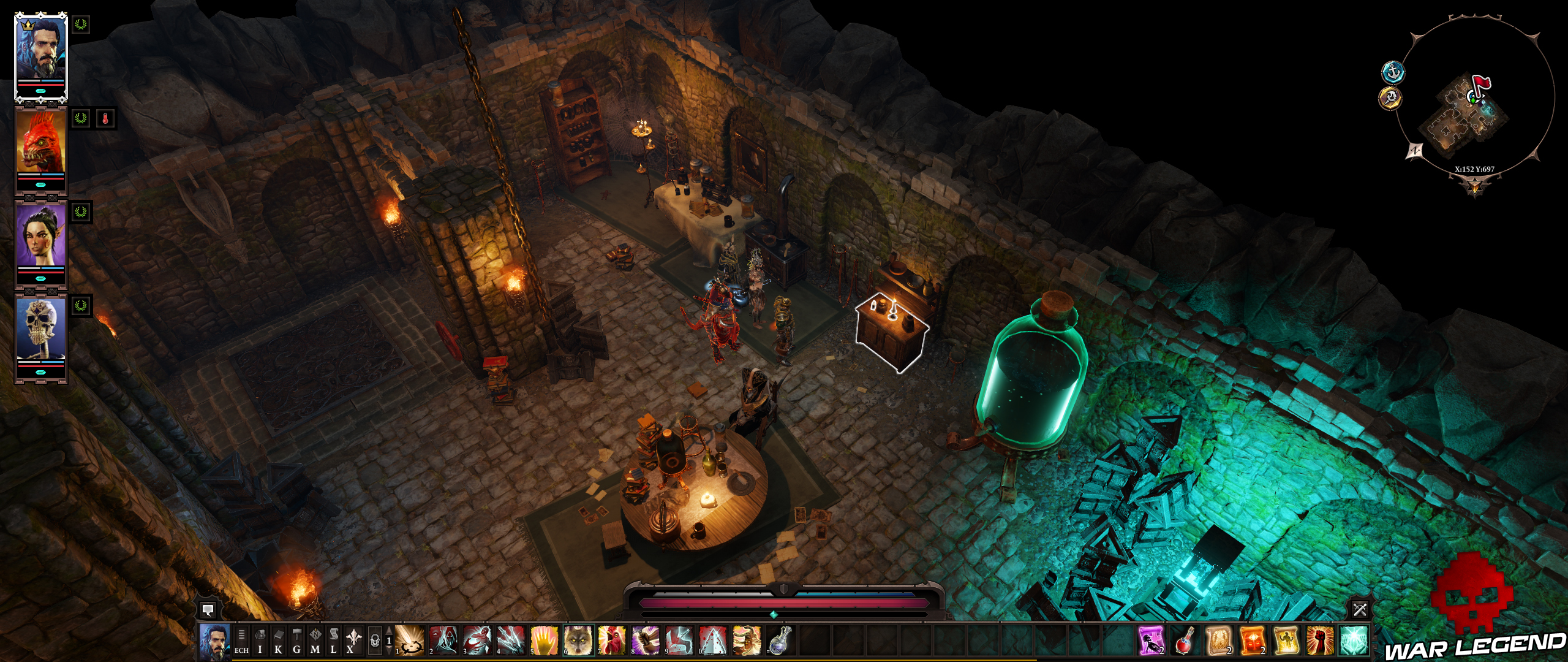Activate the chicken skill in slot 7
This screenshot has height=662, width=1568.
(x=612, y=641)
